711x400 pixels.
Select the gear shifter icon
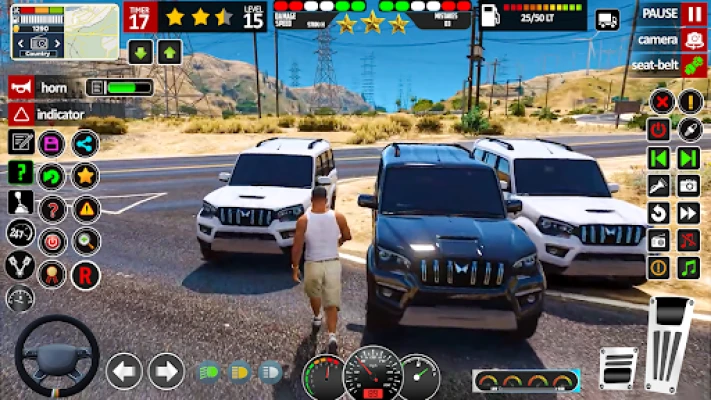pos(20,203)
